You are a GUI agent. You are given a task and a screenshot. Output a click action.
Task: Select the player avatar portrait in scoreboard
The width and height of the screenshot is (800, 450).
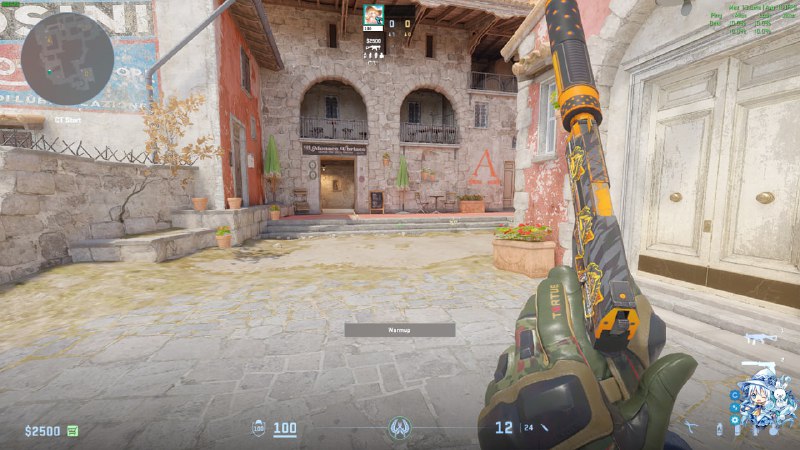click(373, 15)
